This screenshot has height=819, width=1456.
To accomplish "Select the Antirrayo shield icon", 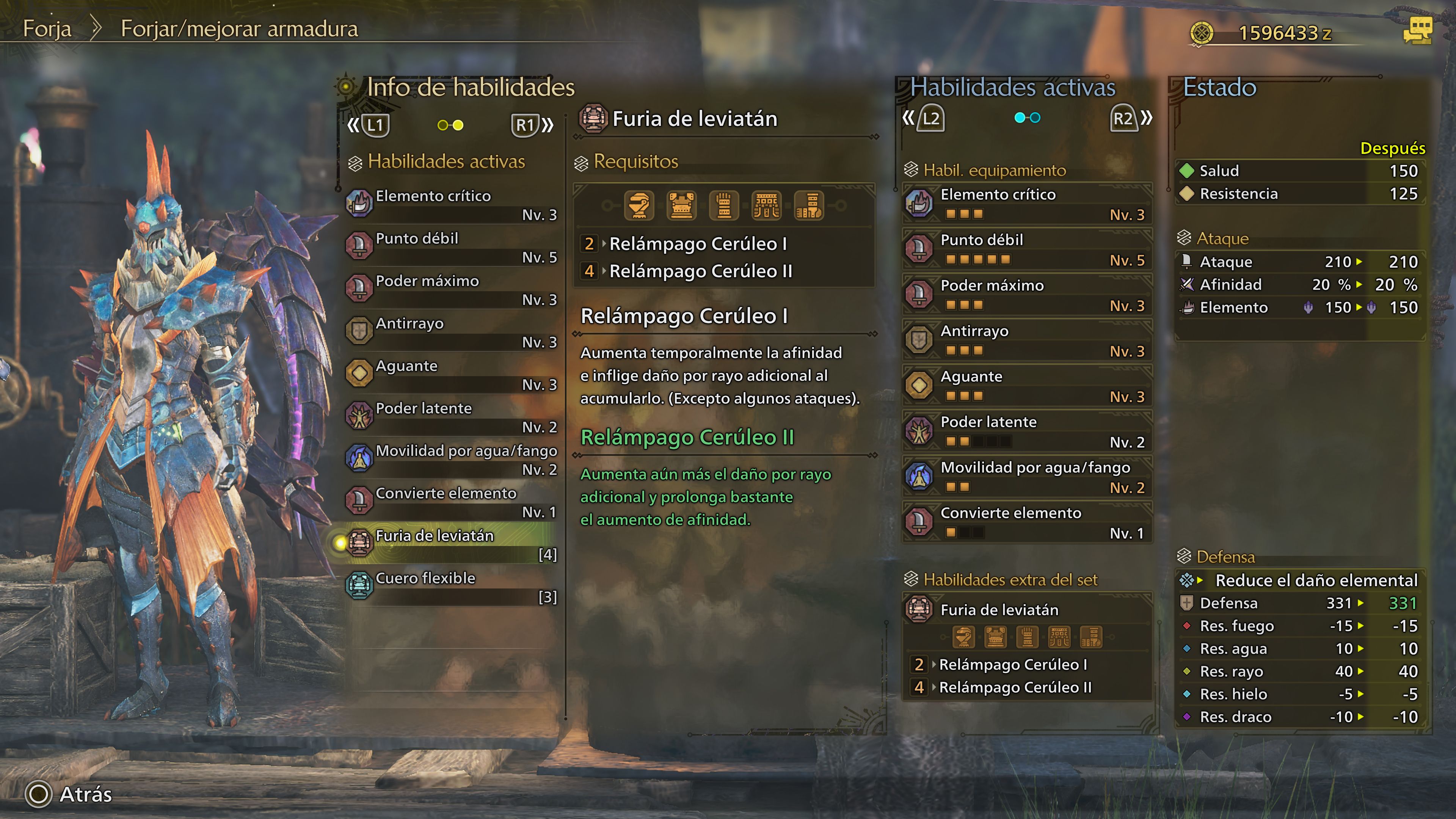I will click(360, 330).
